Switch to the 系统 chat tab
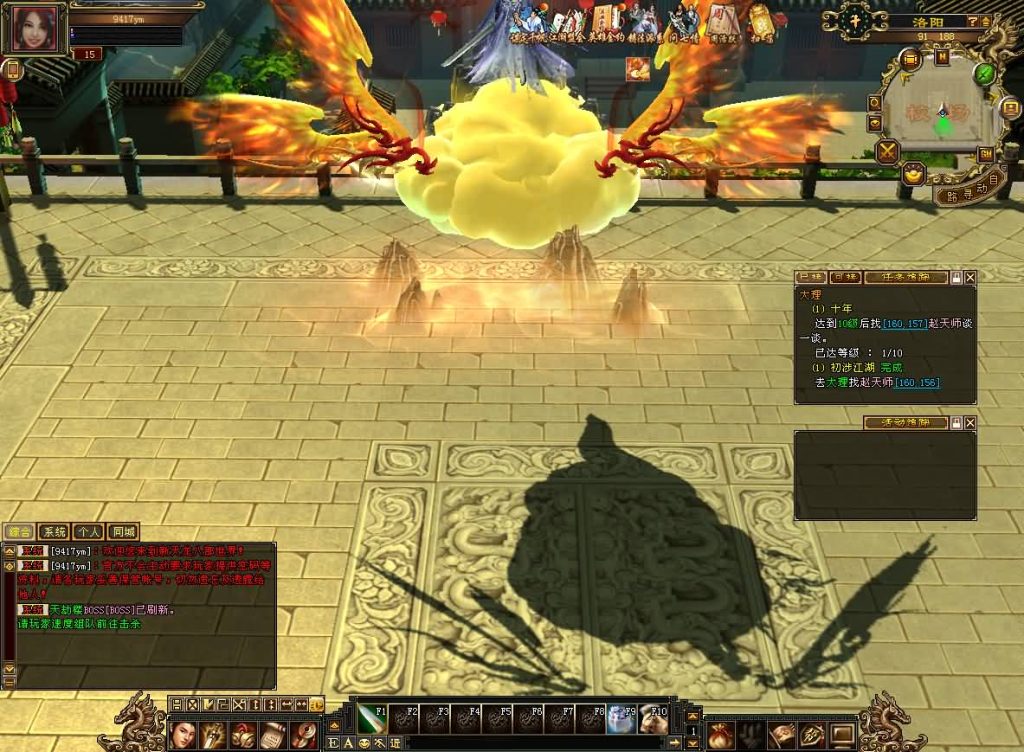The height and width of the screenshot is (752, 1024). click(x=53, y=532)
